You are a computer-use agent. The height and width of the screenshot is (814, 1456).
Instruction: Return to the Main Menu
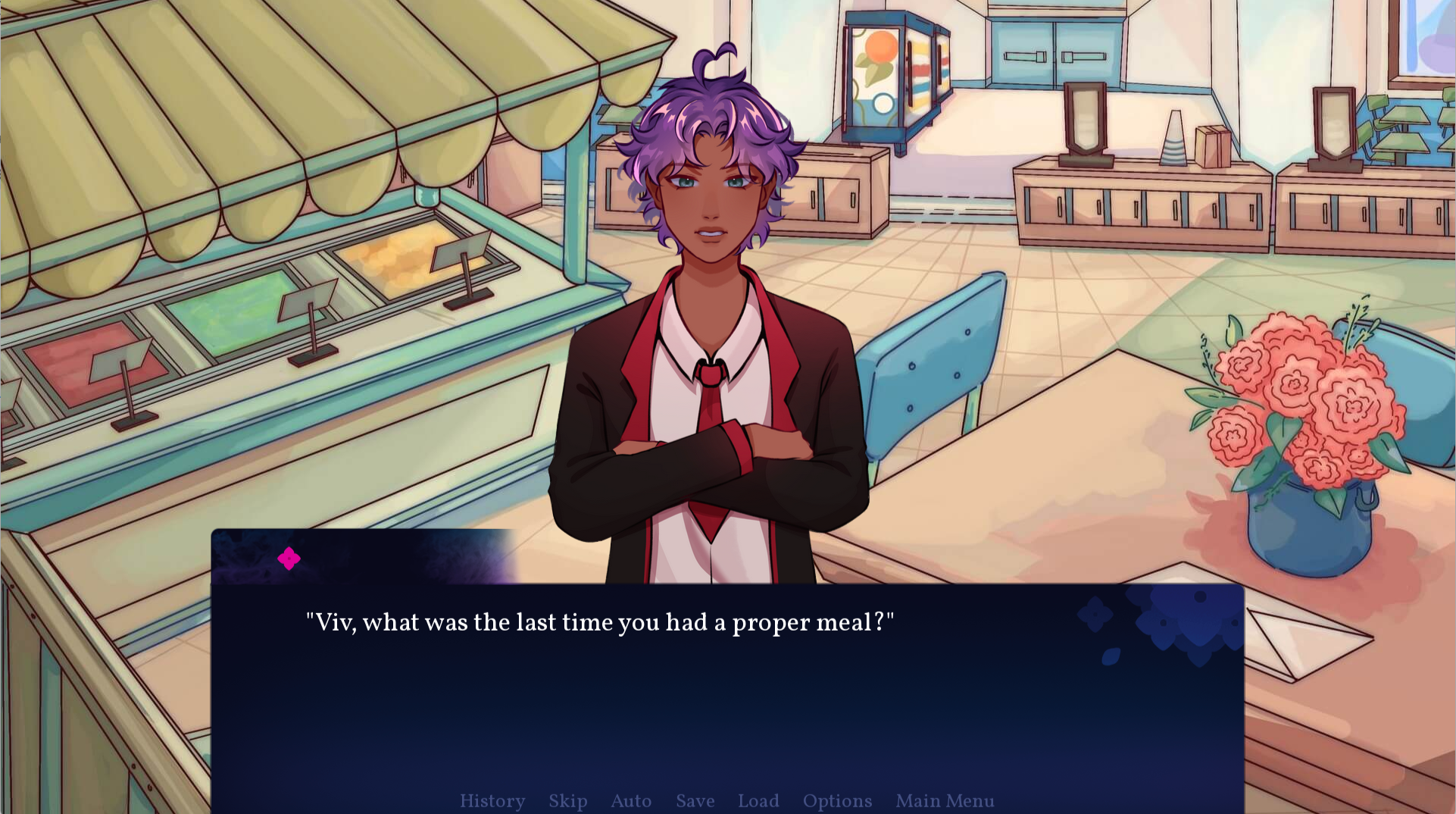click(945, 801)
